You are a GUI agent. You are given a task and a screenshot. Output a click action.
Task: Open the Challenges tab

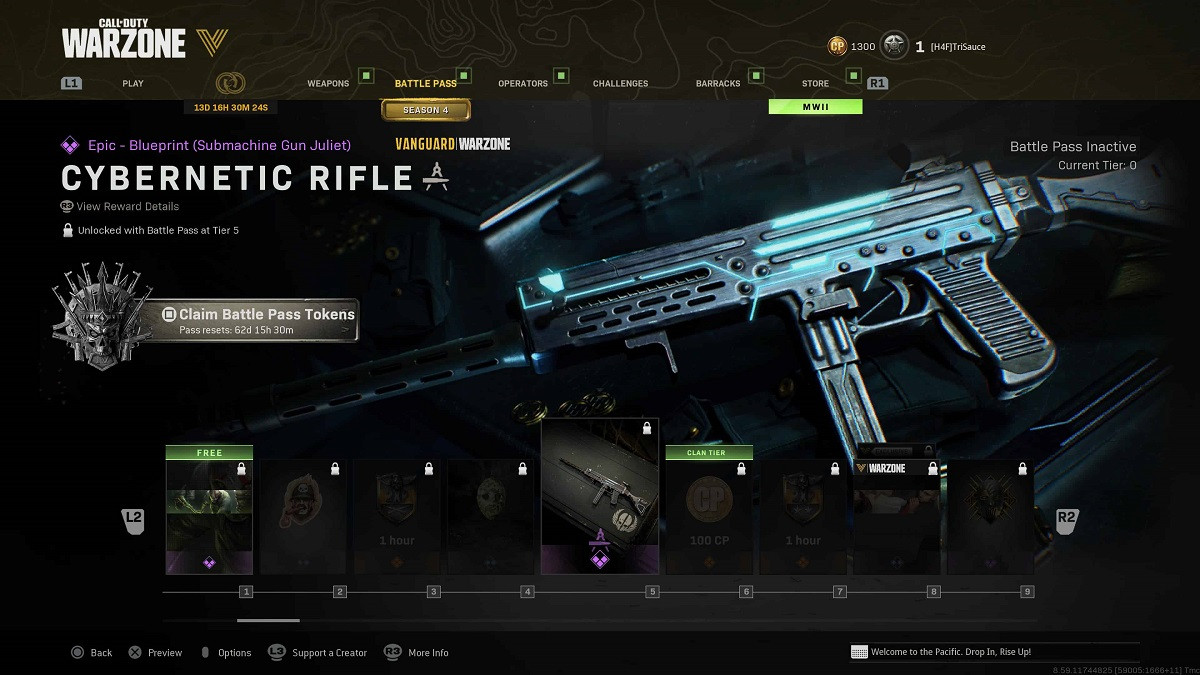click(x=620, y=83)
